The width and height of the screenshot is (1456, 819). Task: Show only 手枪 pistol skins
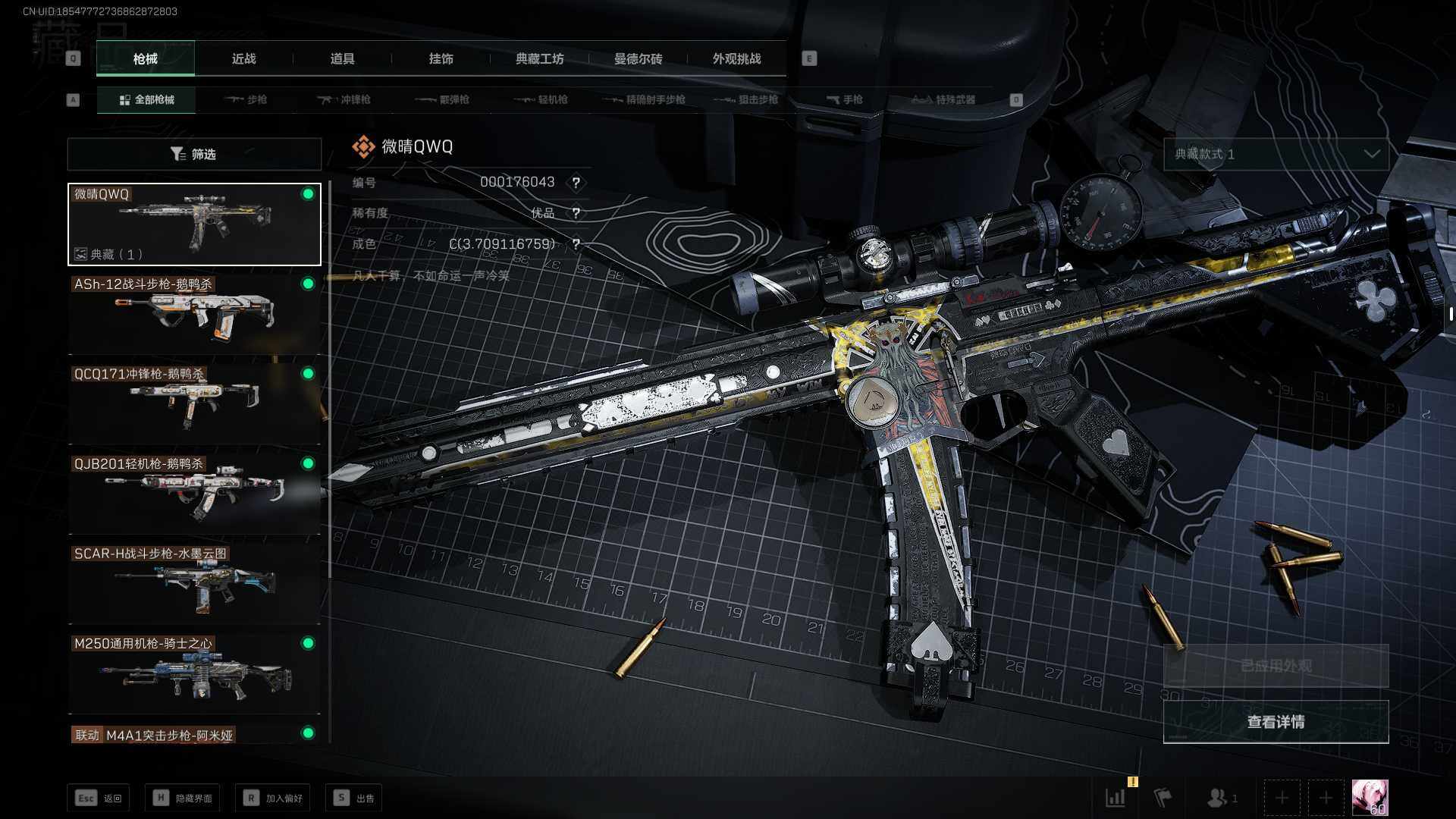click(844, 99)
